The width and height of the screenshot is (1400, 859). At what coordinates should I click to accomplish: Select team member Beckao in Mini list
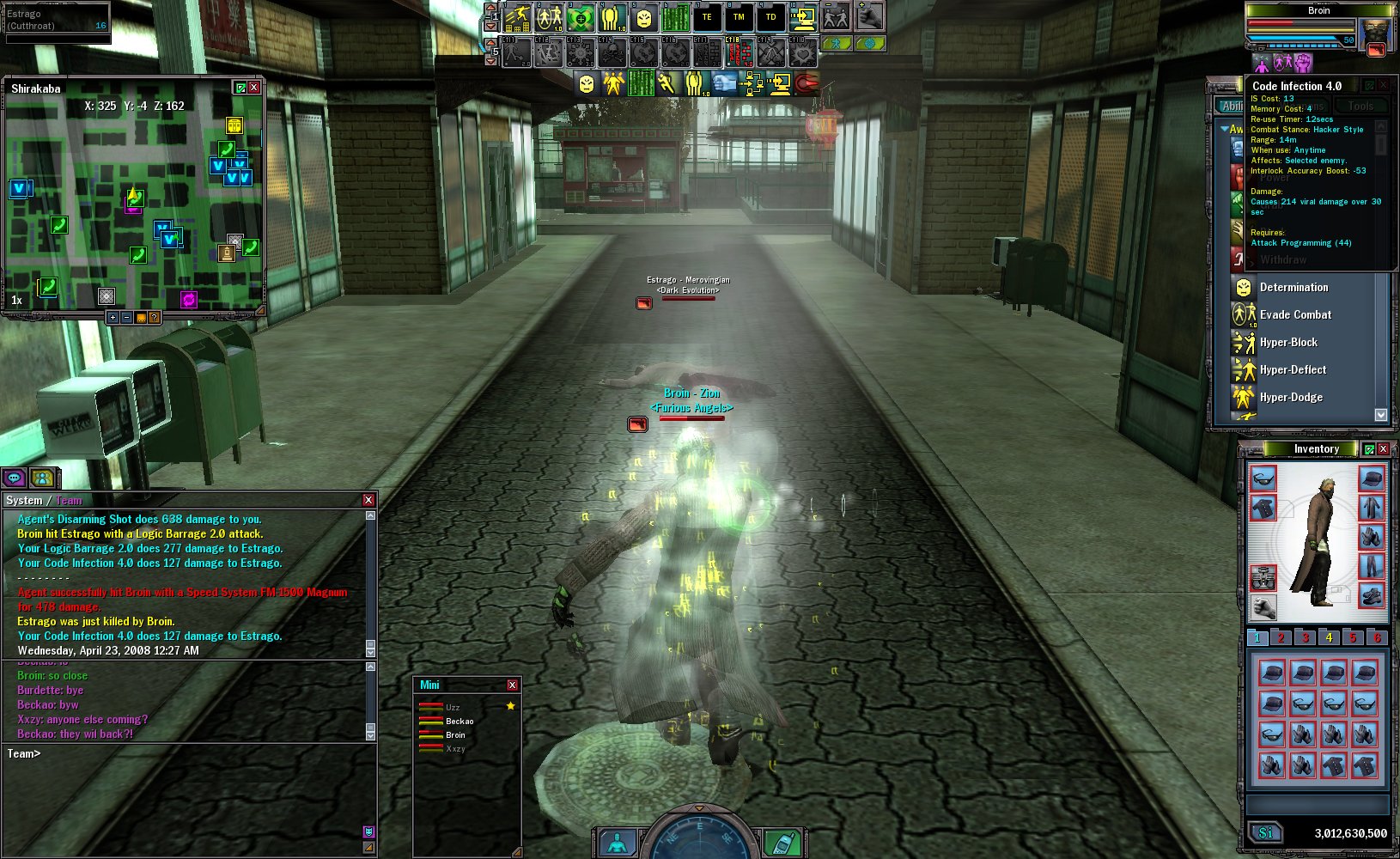coord(460,722)
